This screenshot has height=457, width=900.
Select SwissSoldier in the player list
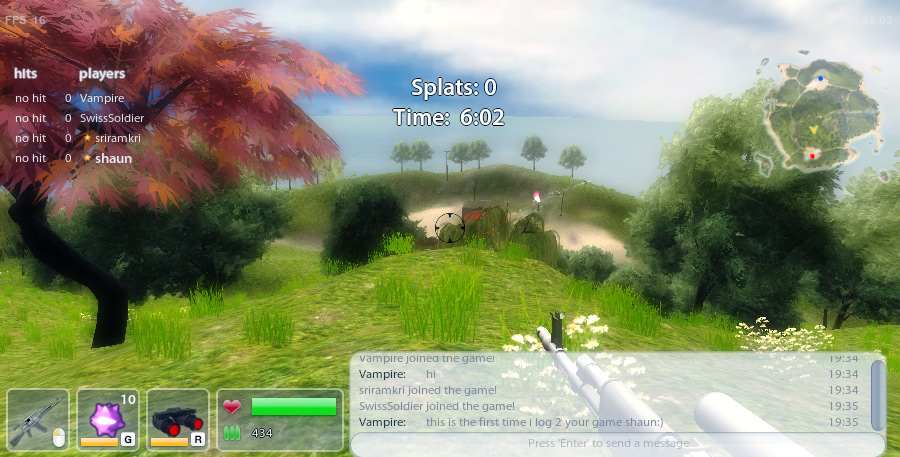point(111,118)
